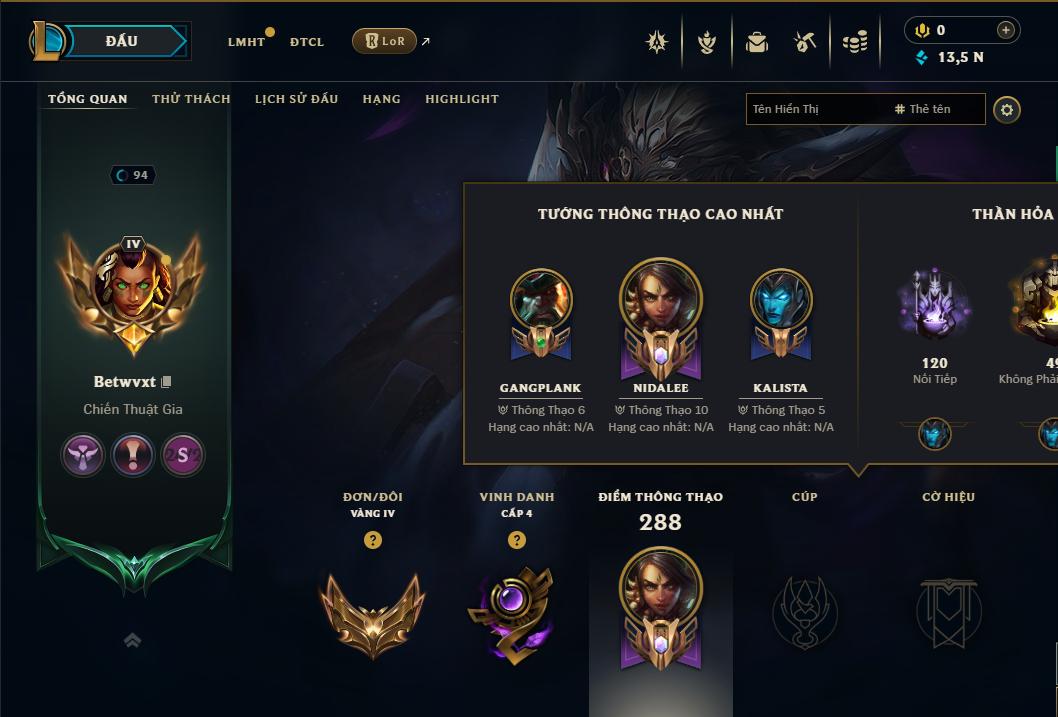Image resolution: width=1058 pixels, height=717 pixels.
Task: Launch the LoR link
Action: [385, 41]
